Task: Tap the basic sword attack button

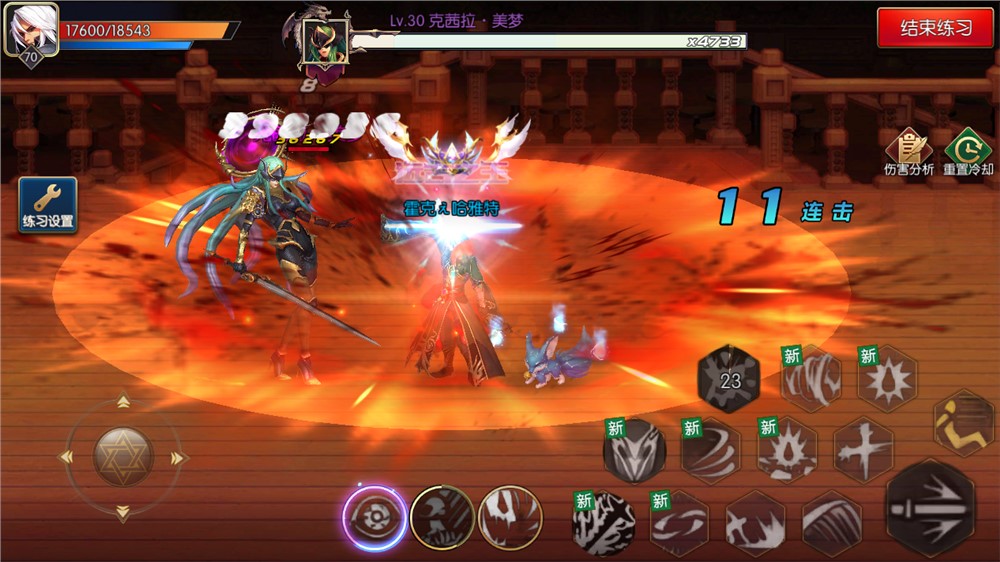Action: tap(930, 507)
